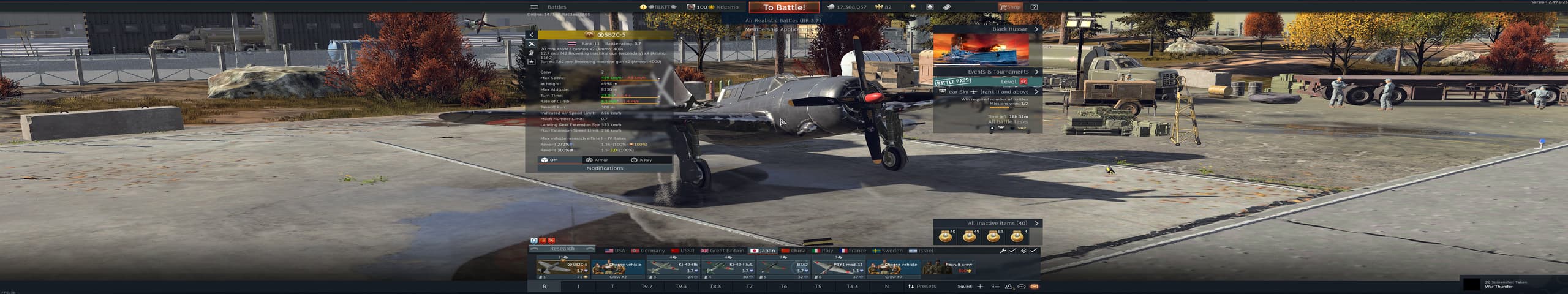Select the Ki-49-IIb crew slot
1568x294 pixels.
[x=673, y=268]
